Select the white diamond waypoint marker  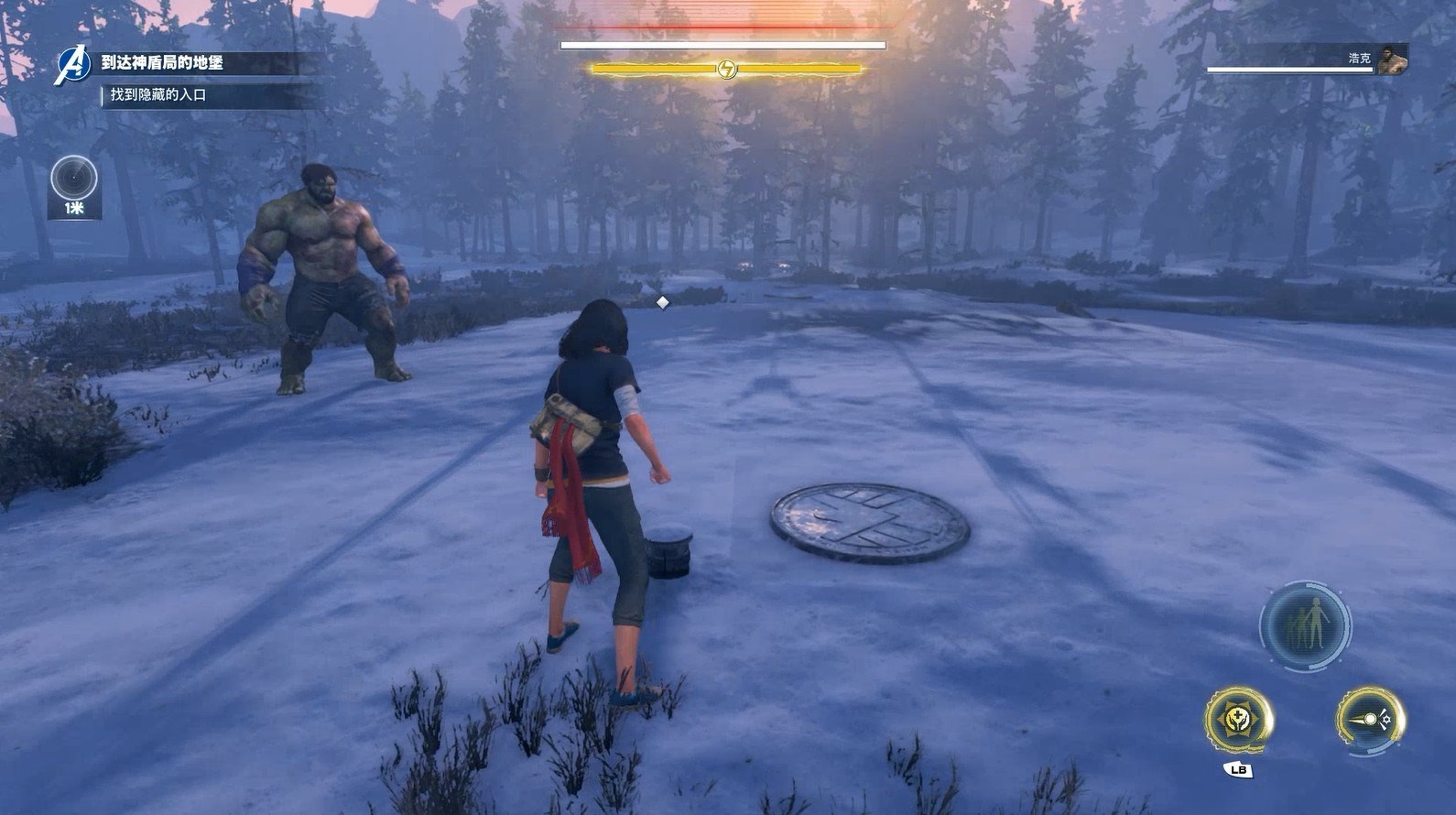[x=662, y=302]
